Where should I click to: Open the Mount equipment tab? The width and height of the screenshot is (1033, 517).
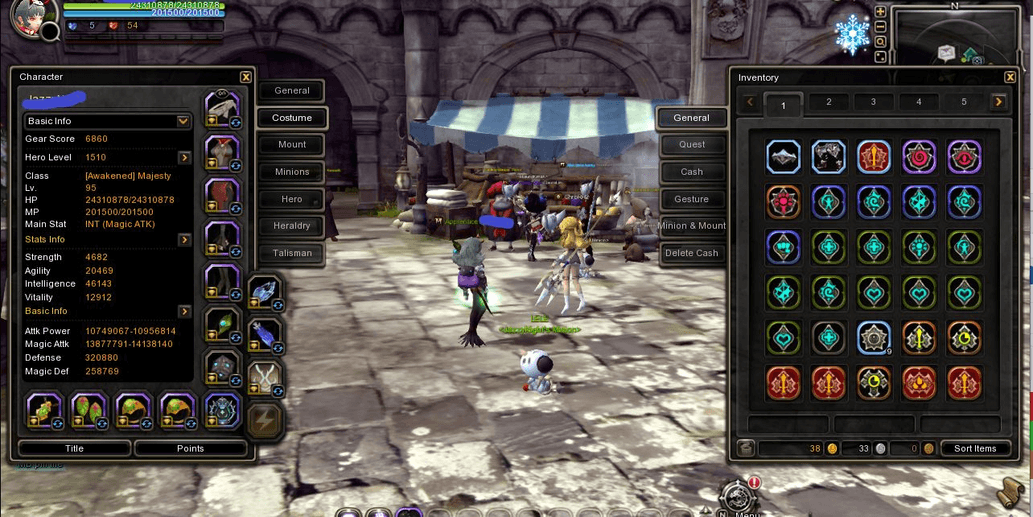(292, 145)
